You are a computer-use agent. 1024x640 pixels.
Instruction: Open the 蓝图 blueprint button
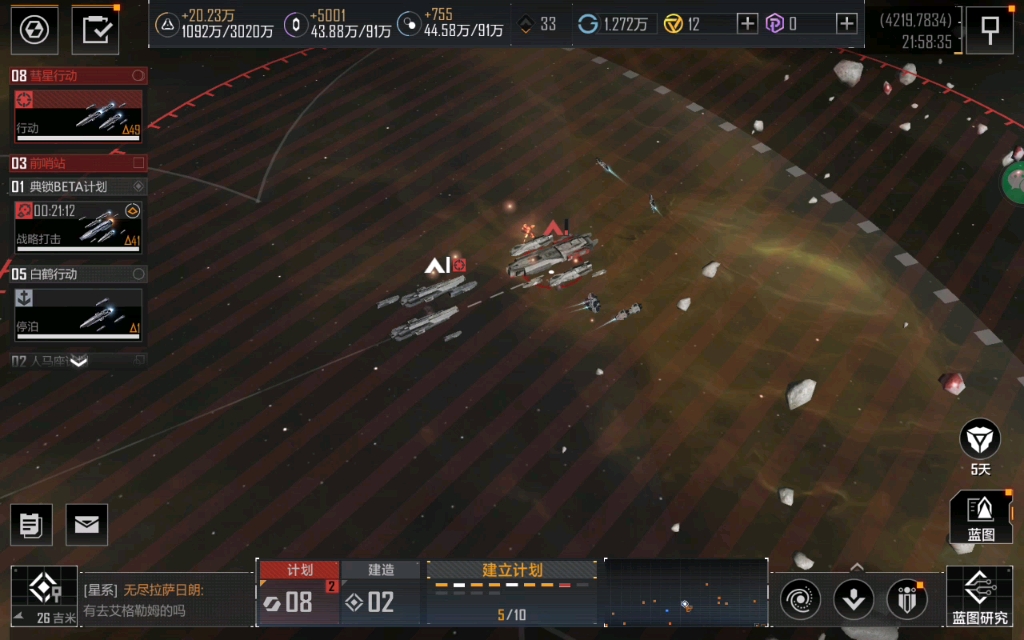point(981,517)
